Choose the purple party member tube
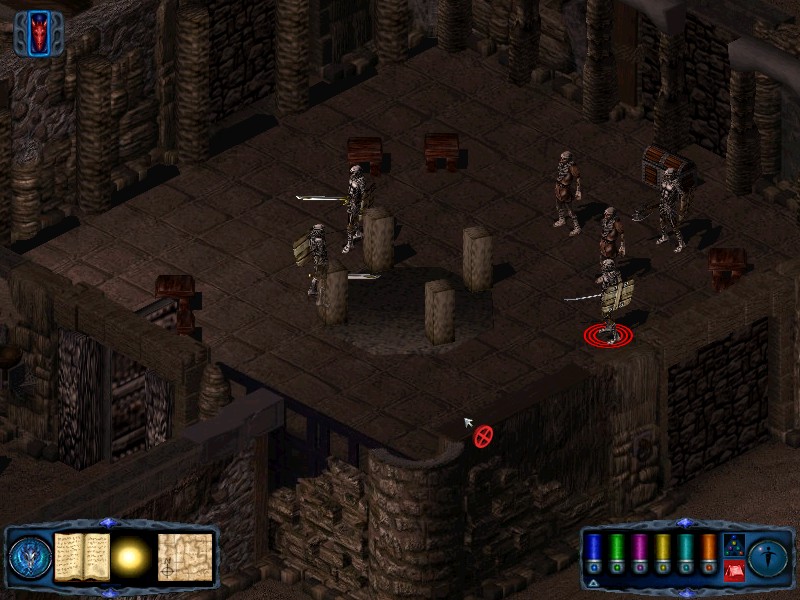The height and width of the screenshot is (600, 800). [640, 552]
